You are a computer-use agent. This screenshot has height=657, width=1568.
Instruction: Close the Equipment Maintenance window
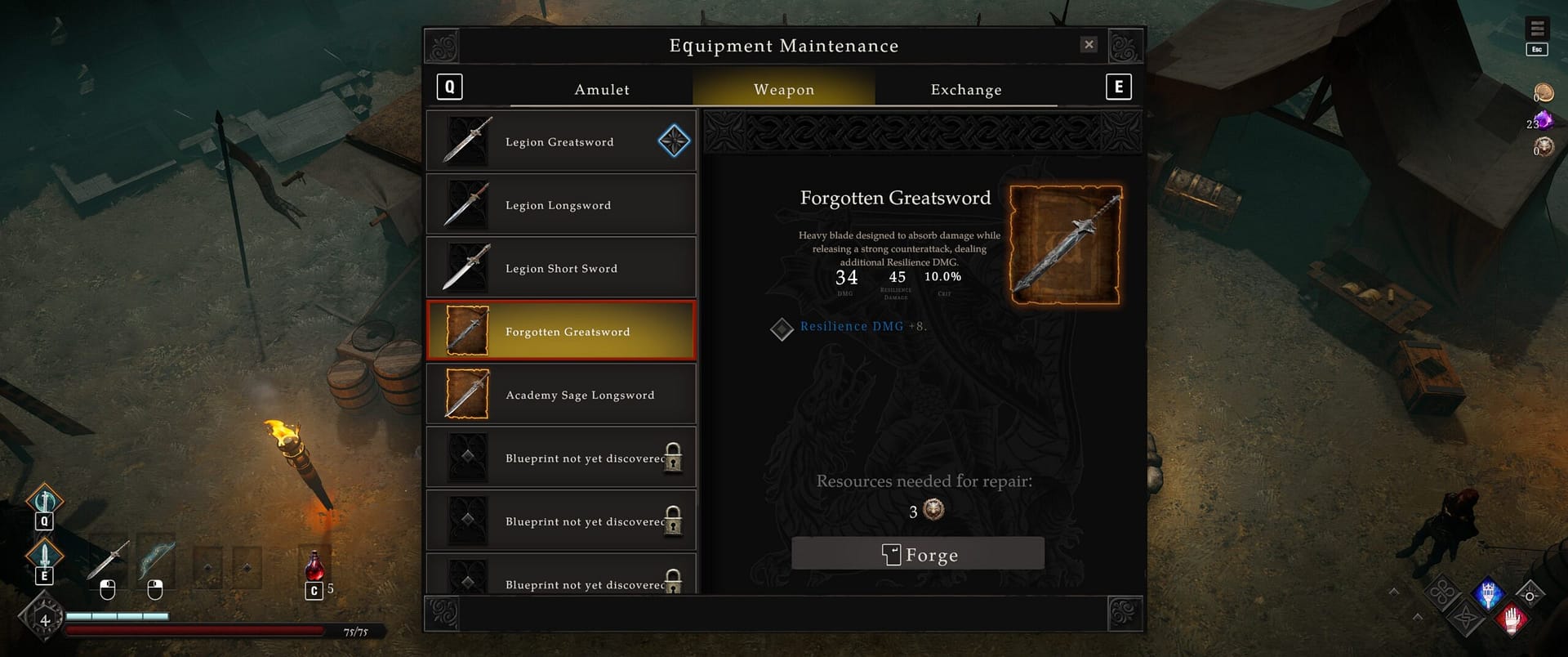click(x=1089, y=45)
